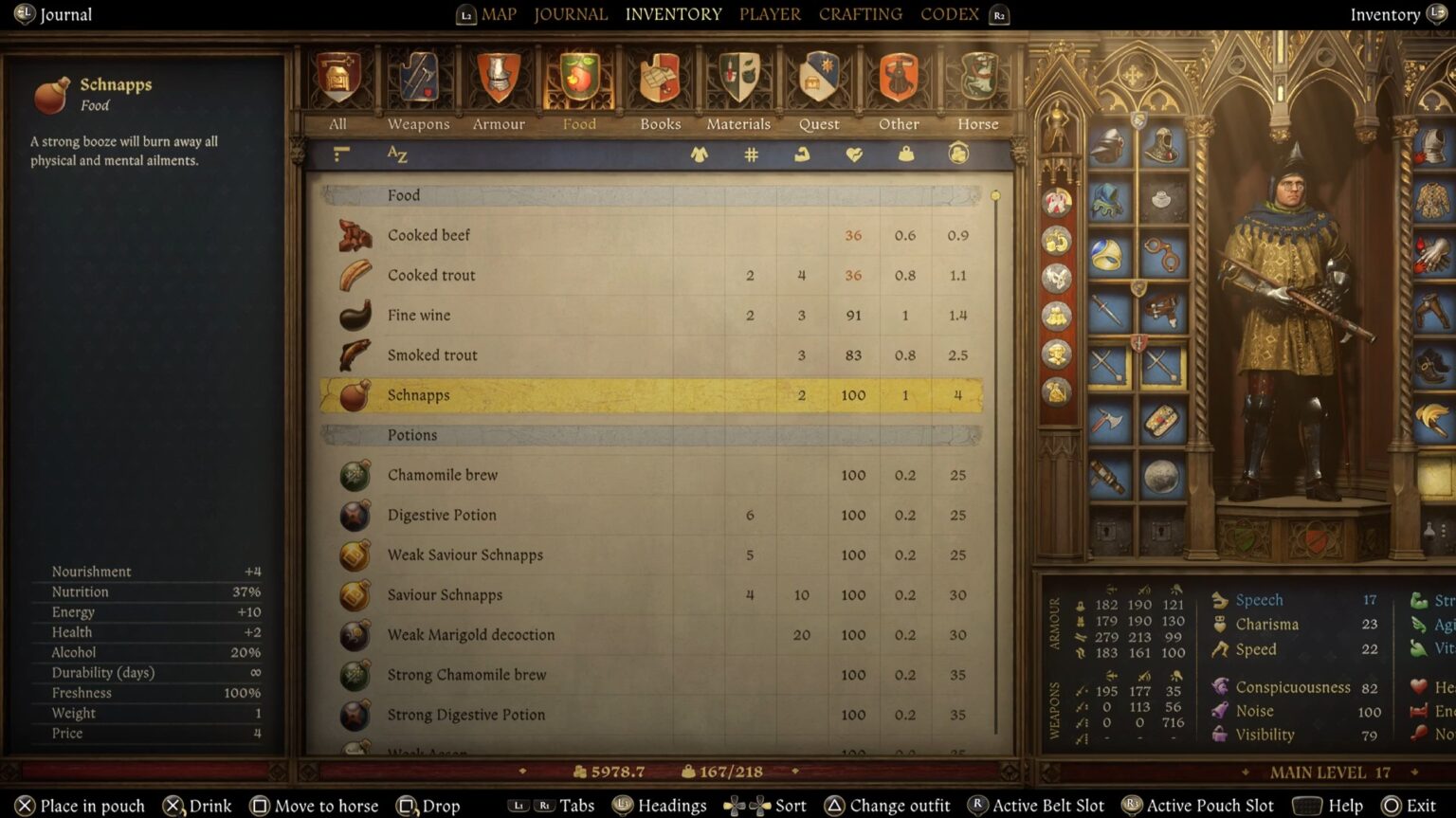Sort inventory by the weight column icon

pos(905,153)
